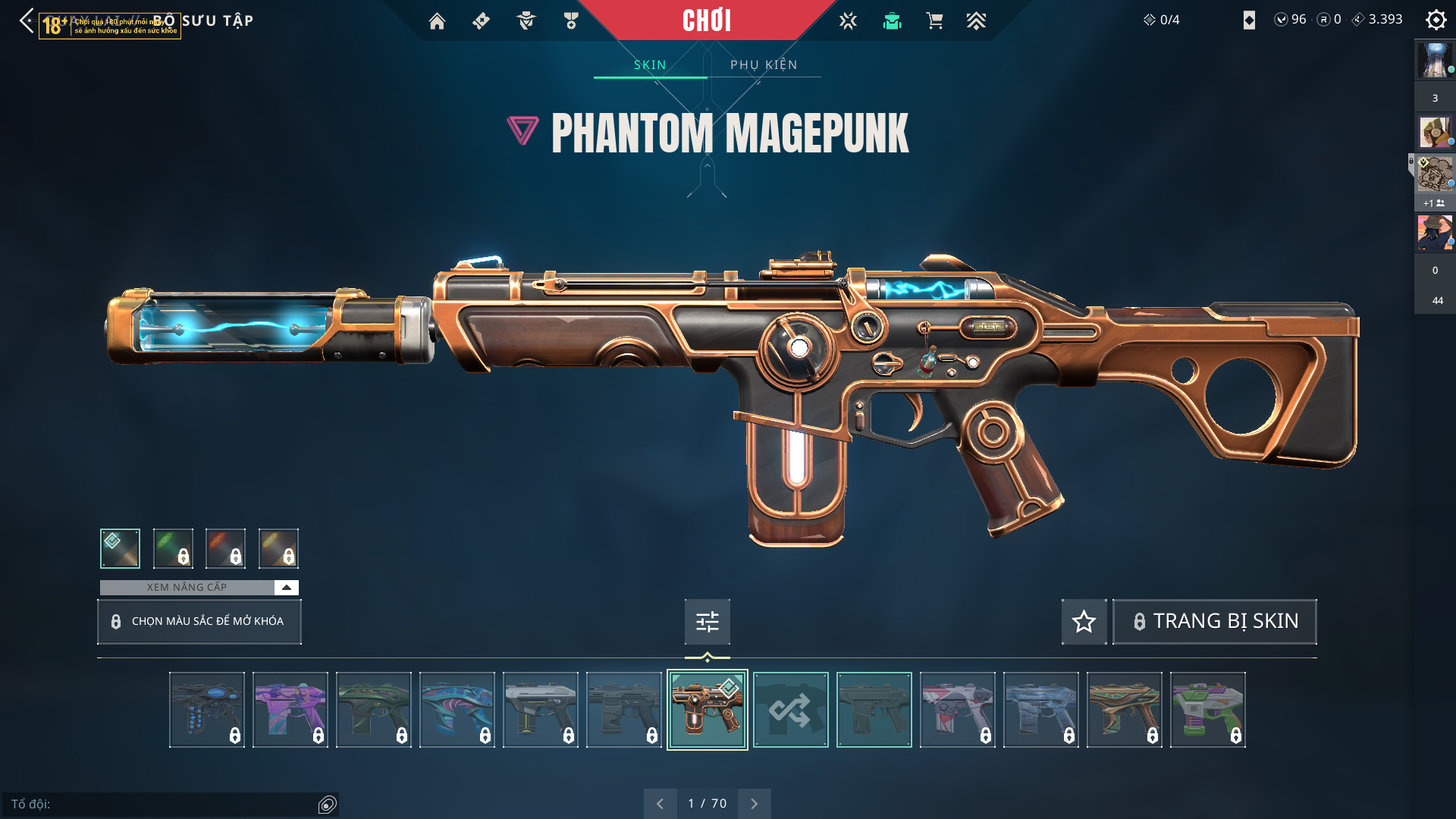Mark skin as favorite with star
1456x819 pixels.
click(x=1084, y=622)
